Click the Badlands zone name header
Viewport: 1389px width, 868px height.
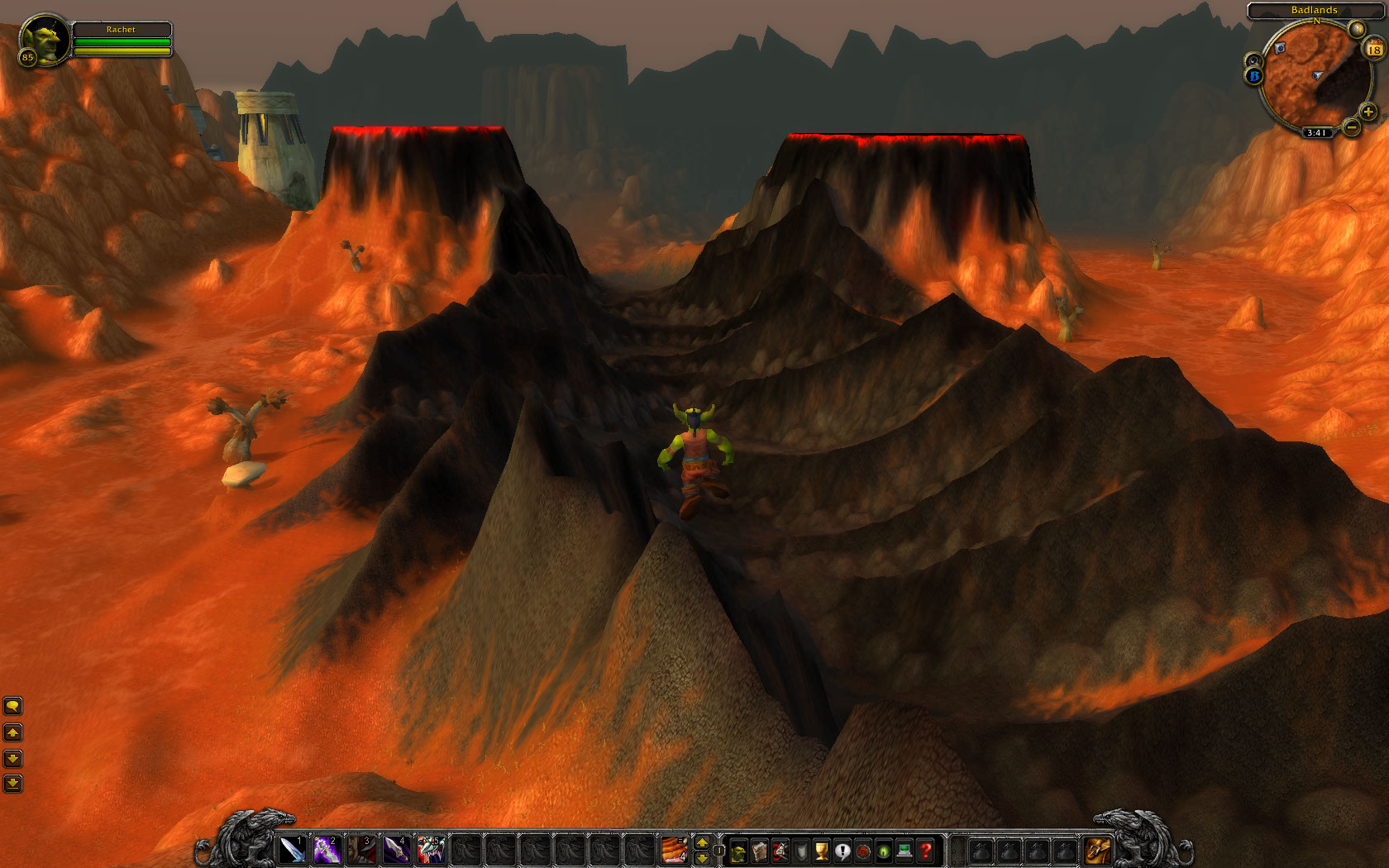(1314, 10)
